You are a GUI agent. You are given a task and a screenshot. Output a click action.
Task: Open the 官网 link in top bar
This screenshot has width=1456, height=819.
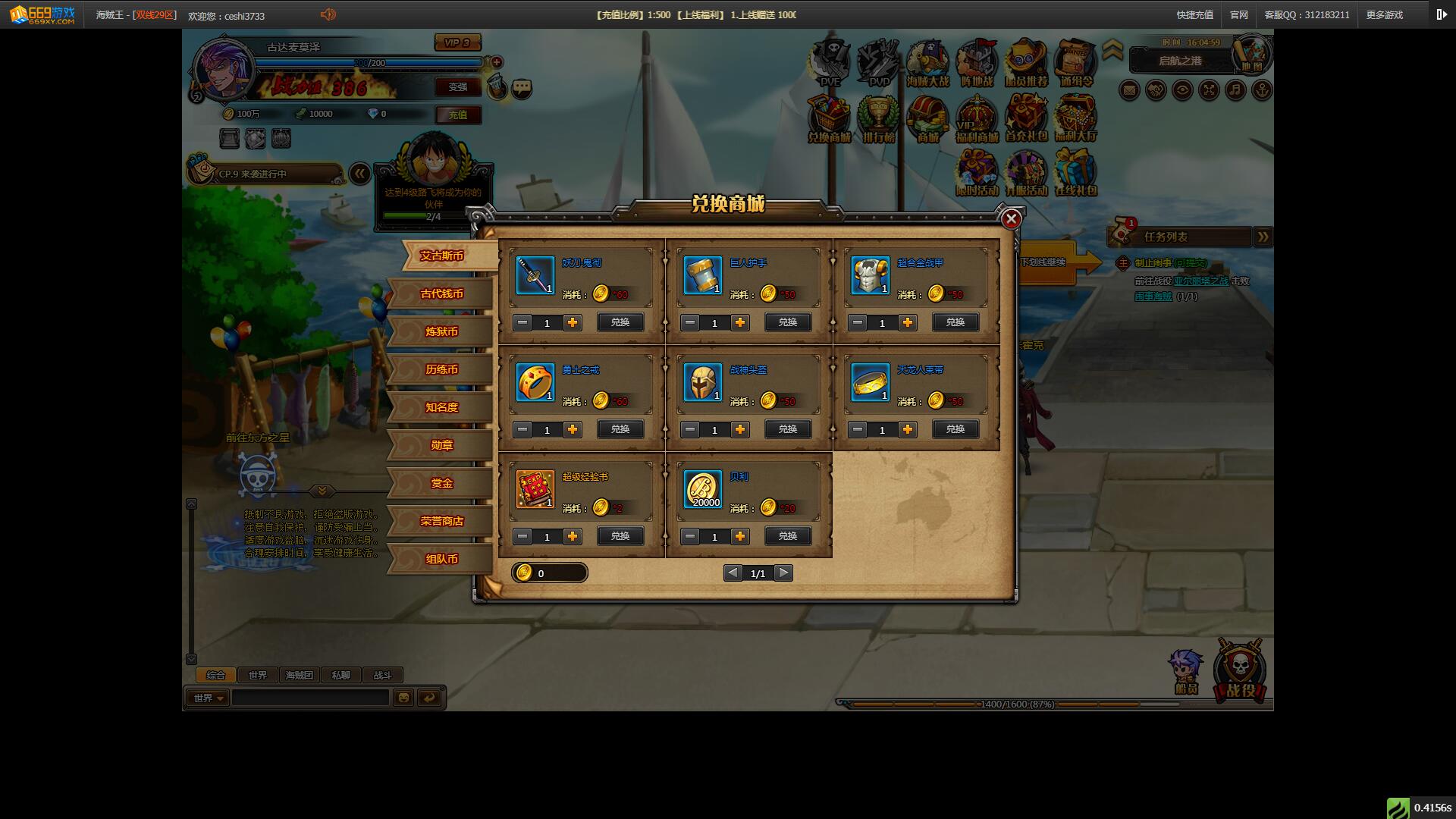tap(1239, 15)
